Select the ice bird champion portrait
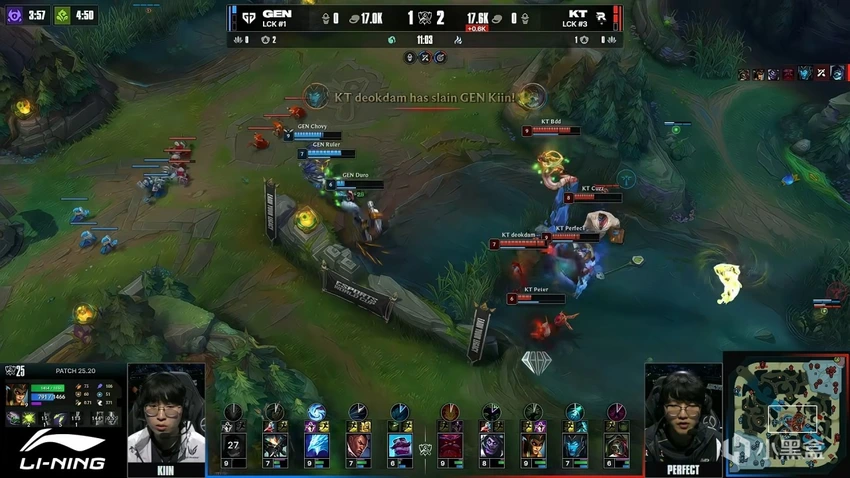This screenshot has height=478, width=850. point(316,445)
